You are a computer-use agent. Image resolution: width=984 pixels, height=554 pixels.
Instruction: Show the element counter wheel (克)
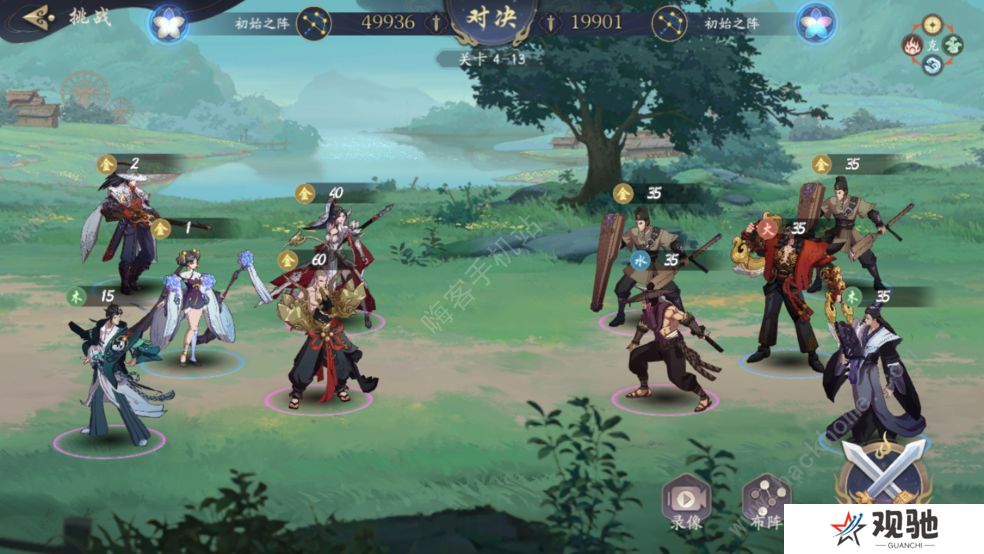(932, 45)
